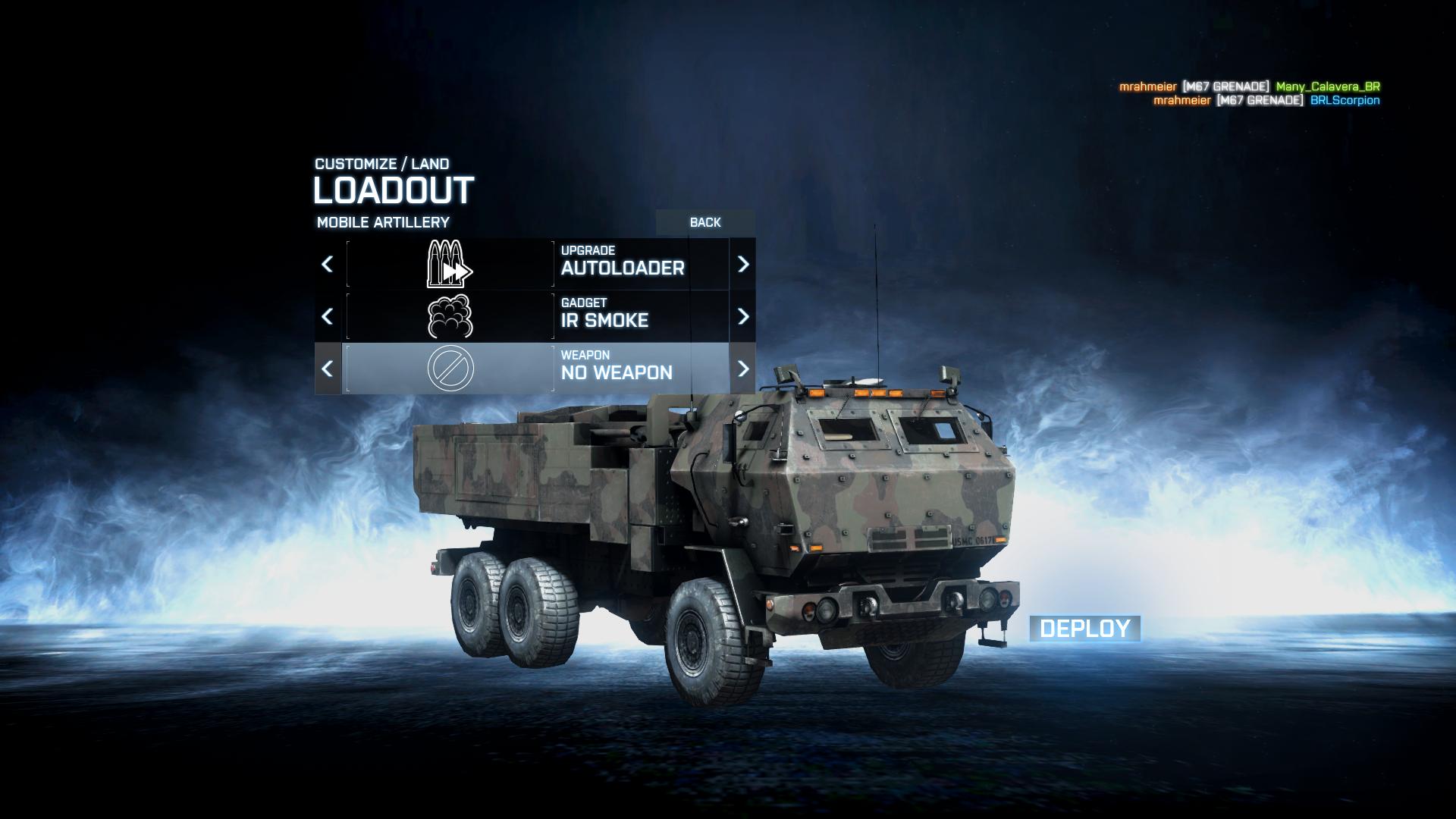Viewport: 1456px width, 819px height.
Task: Change weapon to next option
Action: coord(742,369)
